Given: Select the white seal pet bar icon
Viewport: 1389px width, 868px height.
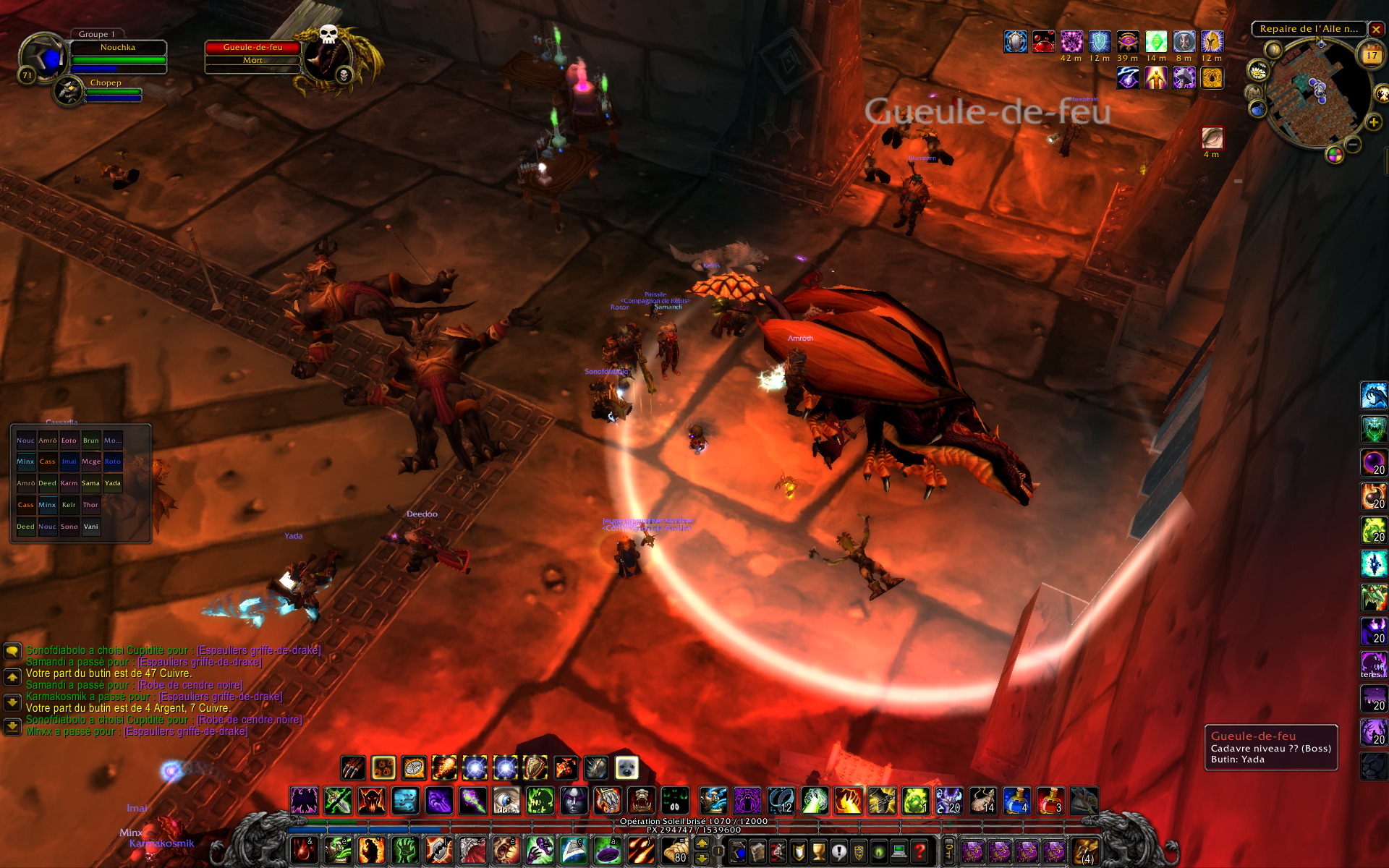Looking at the screenshot, I should (626, 767).
